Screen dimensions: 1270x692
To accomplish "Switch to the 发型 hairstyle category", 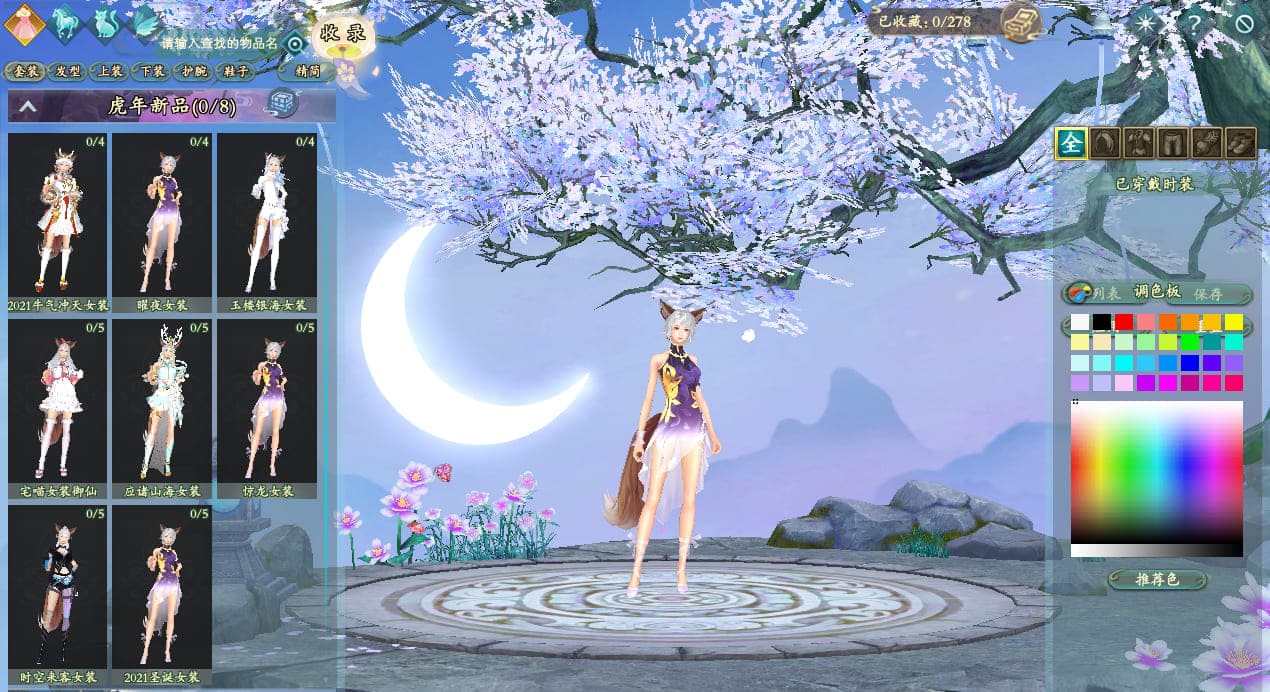I will click(x=68, y=71).
